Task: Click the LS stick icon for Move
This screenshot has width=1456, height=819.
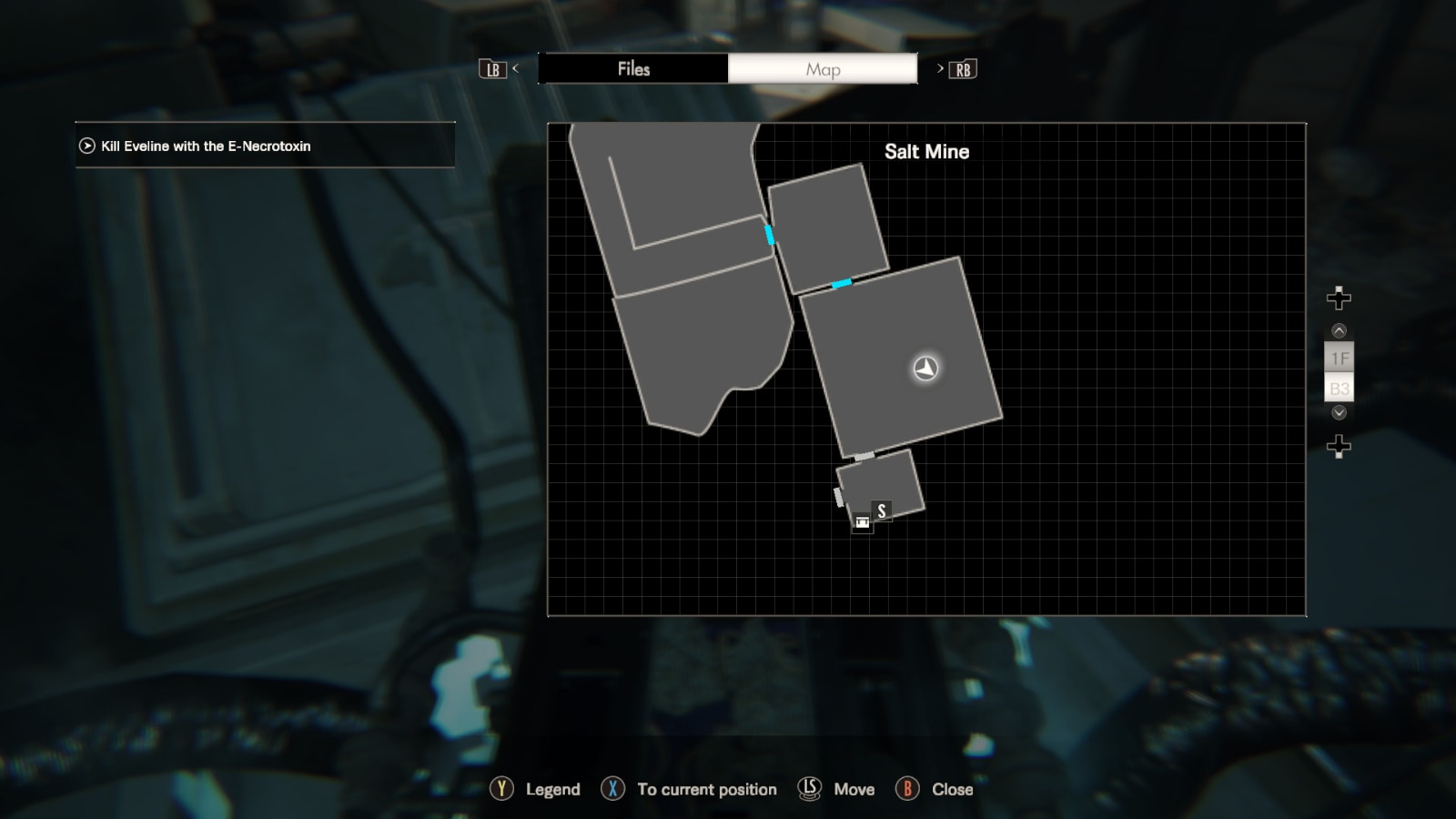Action: tap(808, 789)
